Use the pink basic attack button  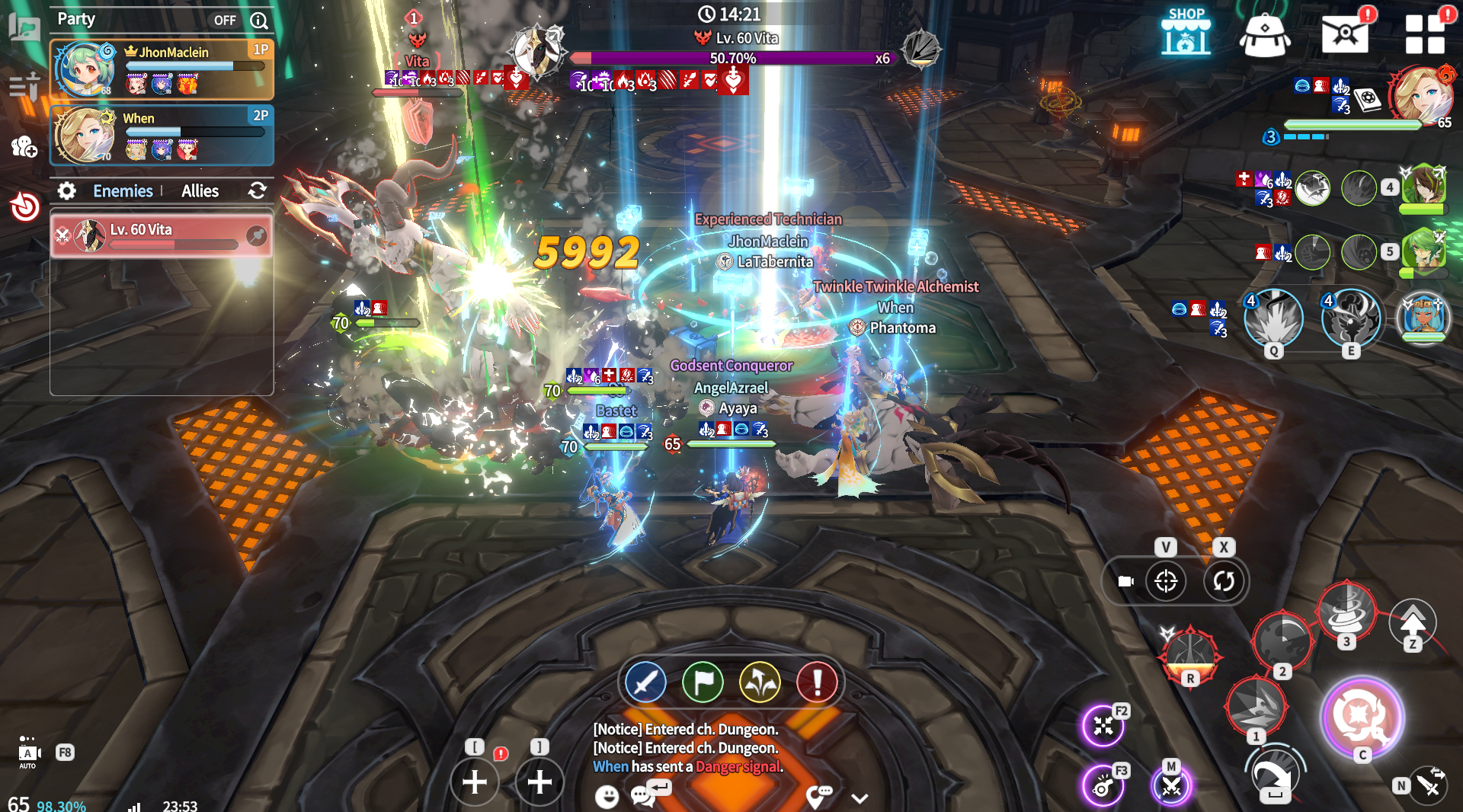click(1362, 716)
